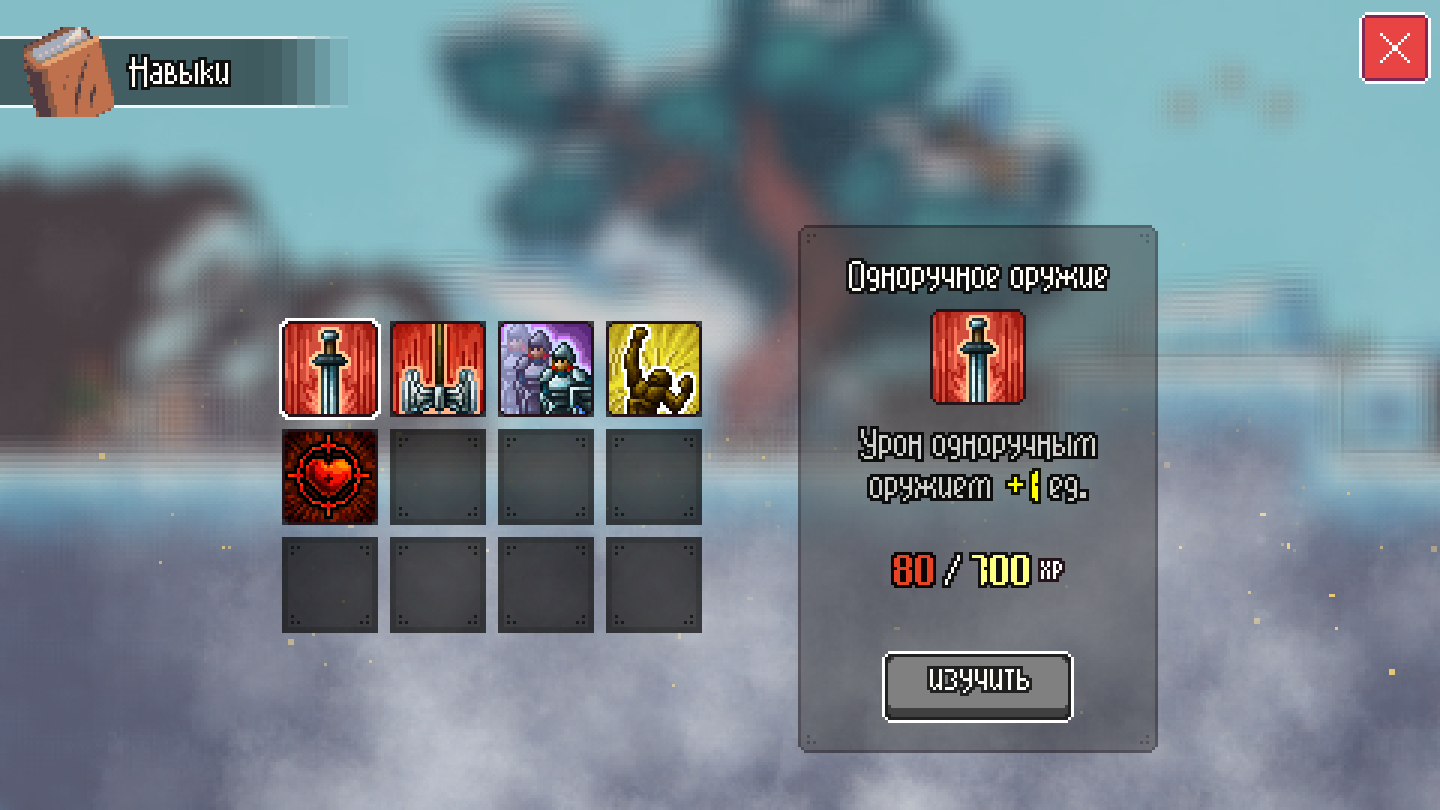
Task: Click the targeted heart skill icon
Action: pos(329,478)
